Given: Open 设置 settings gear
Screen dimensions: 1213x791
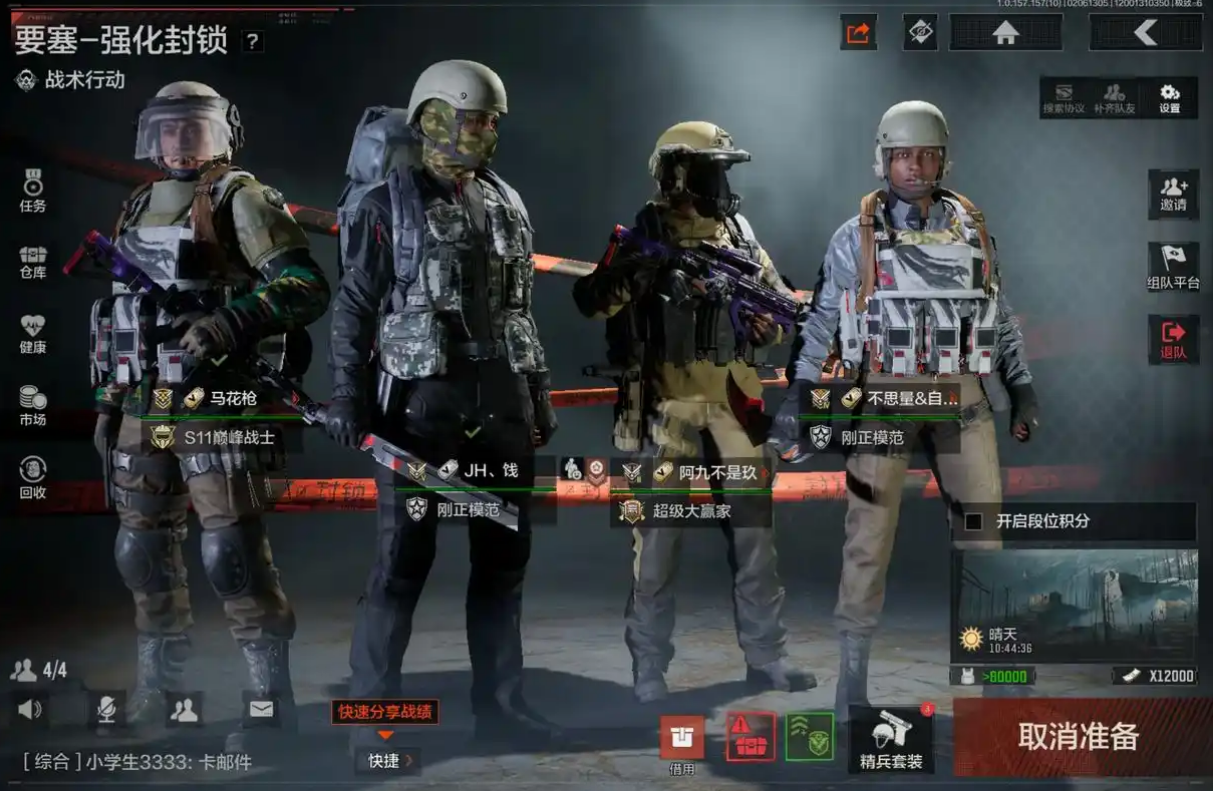Looking at the screenshot, I should point(1169,97).
